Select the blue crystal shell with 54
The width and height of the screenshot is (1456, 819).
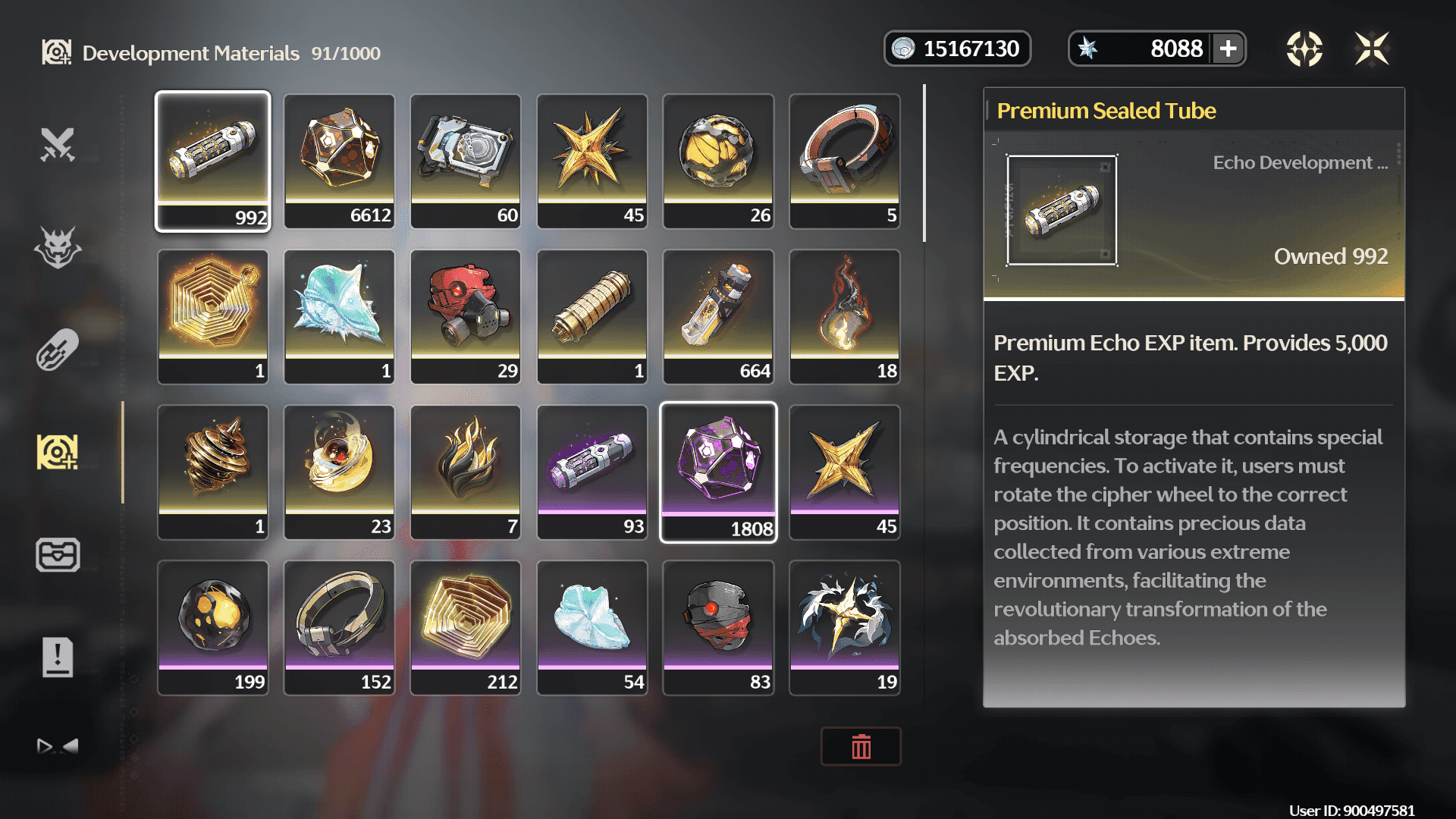tap(591, 627)
